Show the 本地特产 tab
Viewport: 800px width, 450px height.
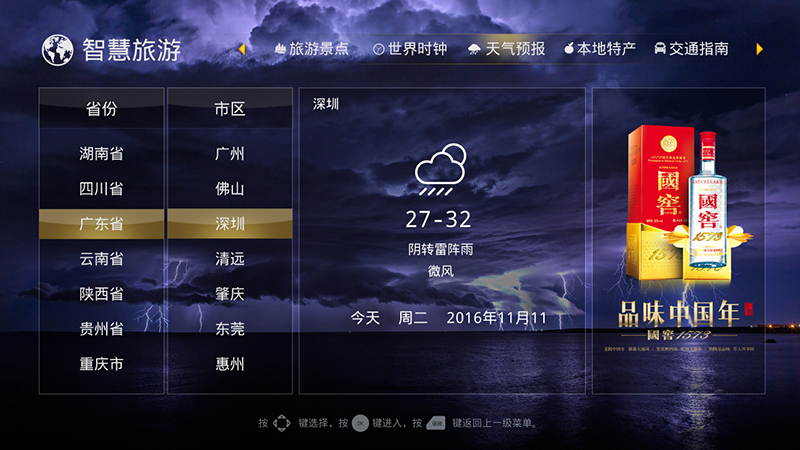tap(600, 48)
